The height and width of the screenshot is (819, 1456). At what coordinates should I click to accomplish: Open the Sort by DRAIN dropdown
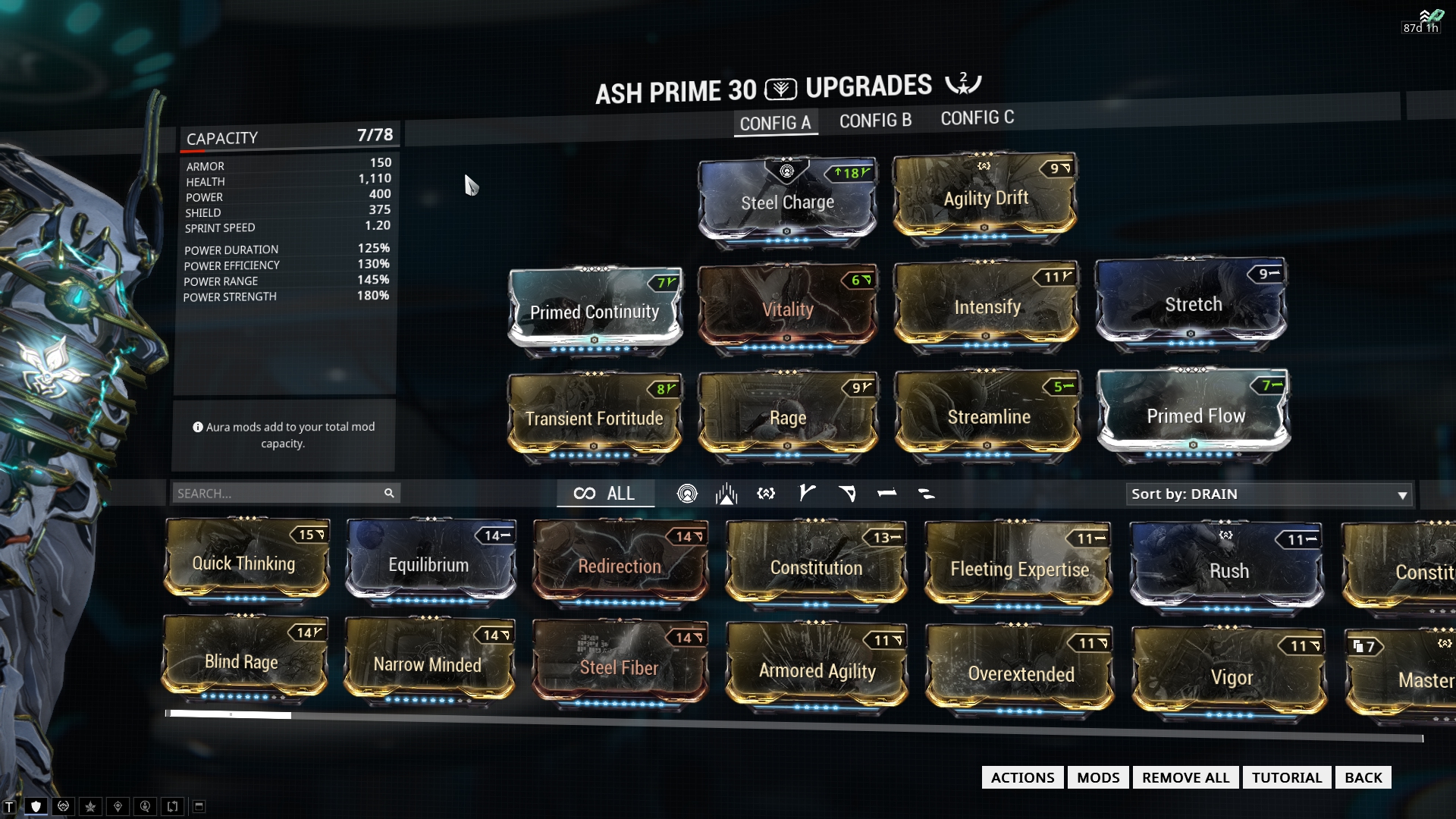click(x=1269, y=494)
